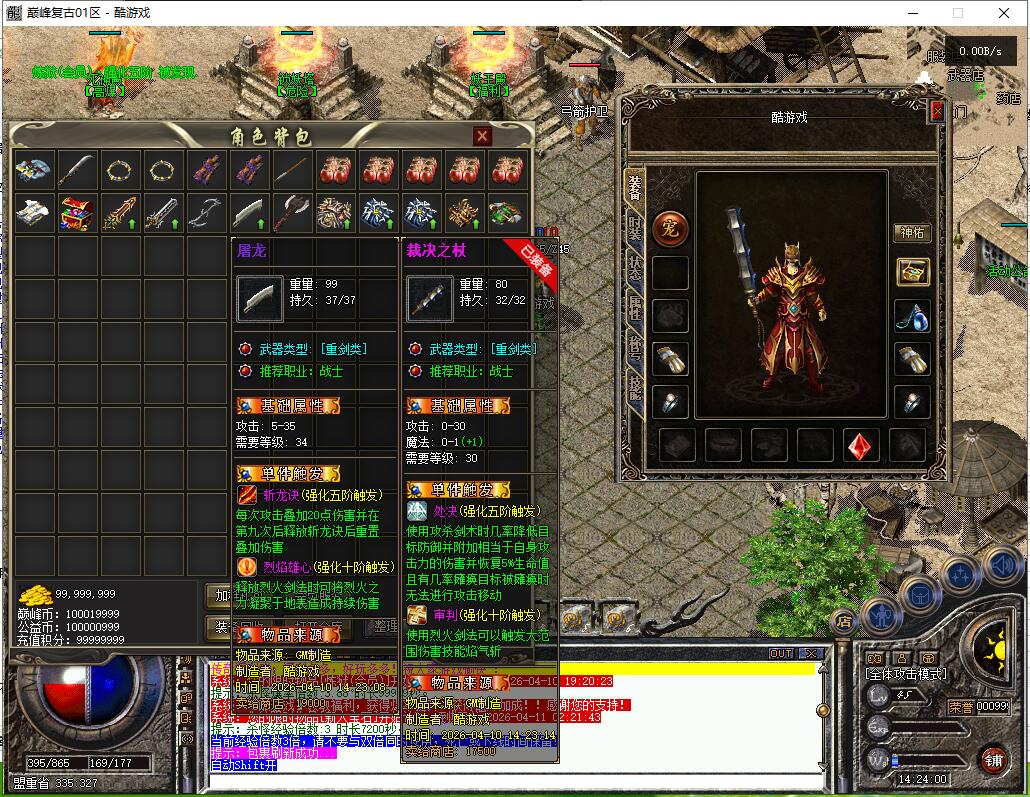The width and height of the screenshot is (1030, 797).
Task: Minimize the game window
Action: click(x=913, y=13)
